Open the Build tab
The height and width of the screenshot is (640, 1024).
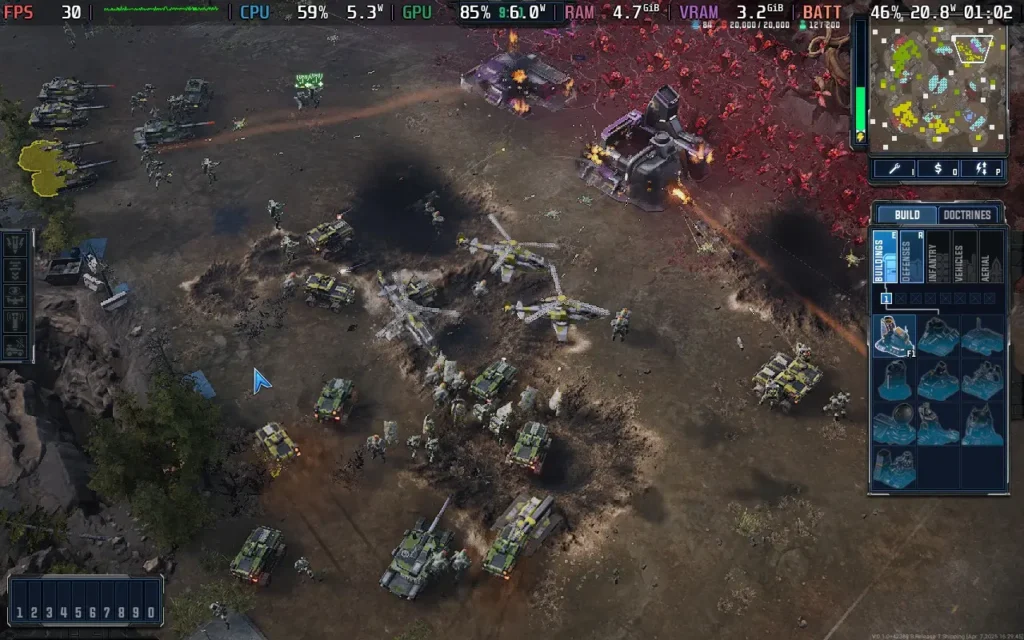click(907, 215)
